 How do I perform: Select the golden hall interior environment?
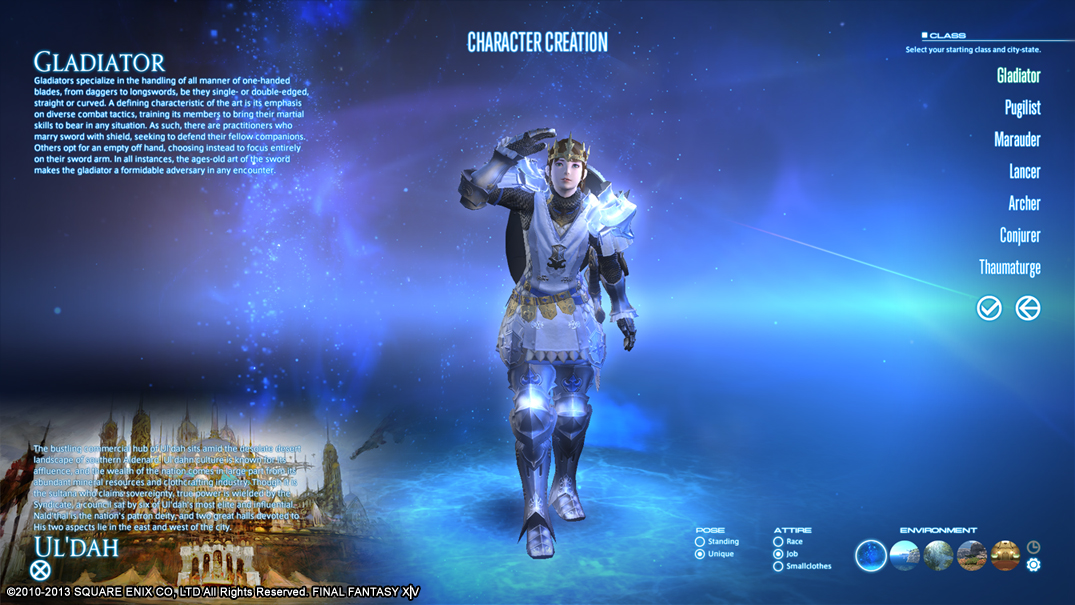[x=1005, y=555]
